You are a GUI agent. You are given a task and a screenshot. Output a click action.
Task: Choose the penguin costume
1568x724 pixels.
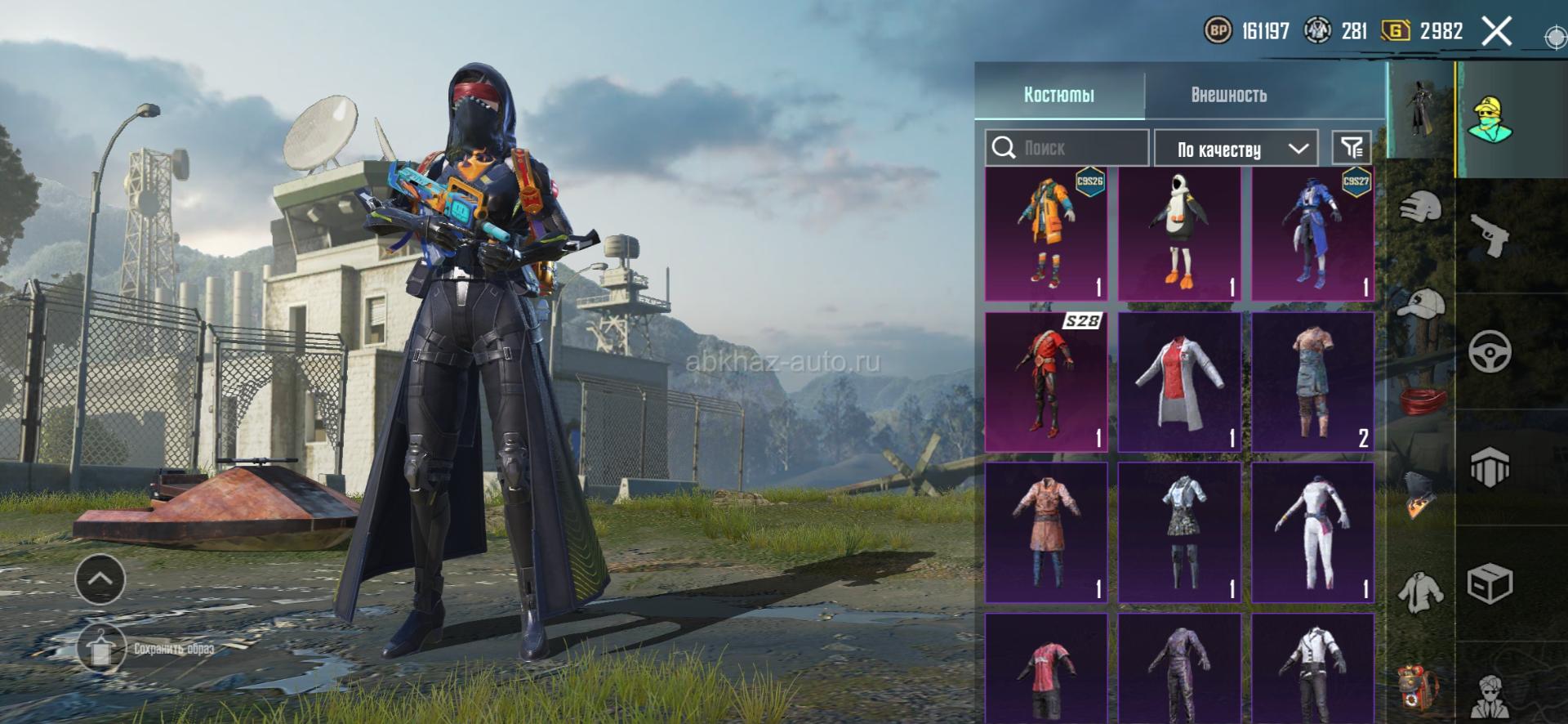1179,234
